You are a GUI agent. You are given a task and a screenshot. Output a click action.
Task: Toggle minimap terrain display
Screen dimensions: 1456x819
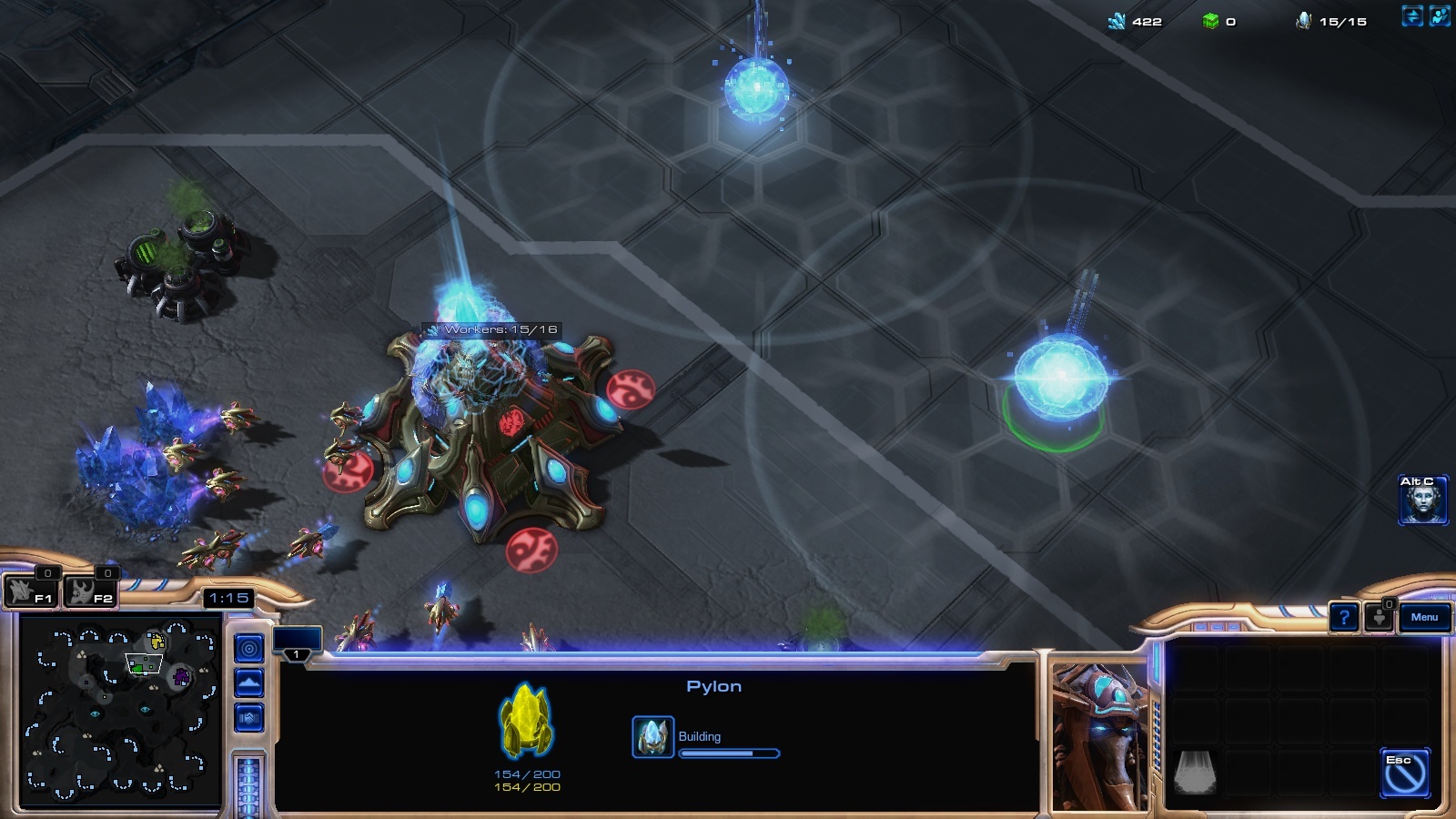pyautogui.click(x=249, y=683)
